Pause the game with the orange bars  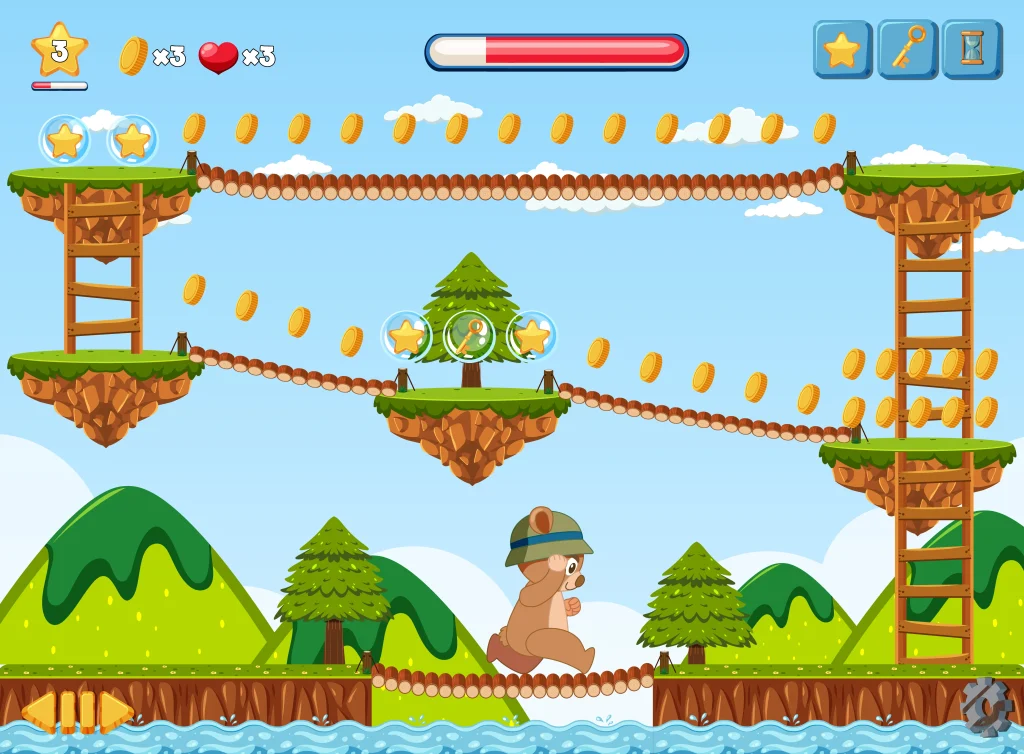pos(77,711)
